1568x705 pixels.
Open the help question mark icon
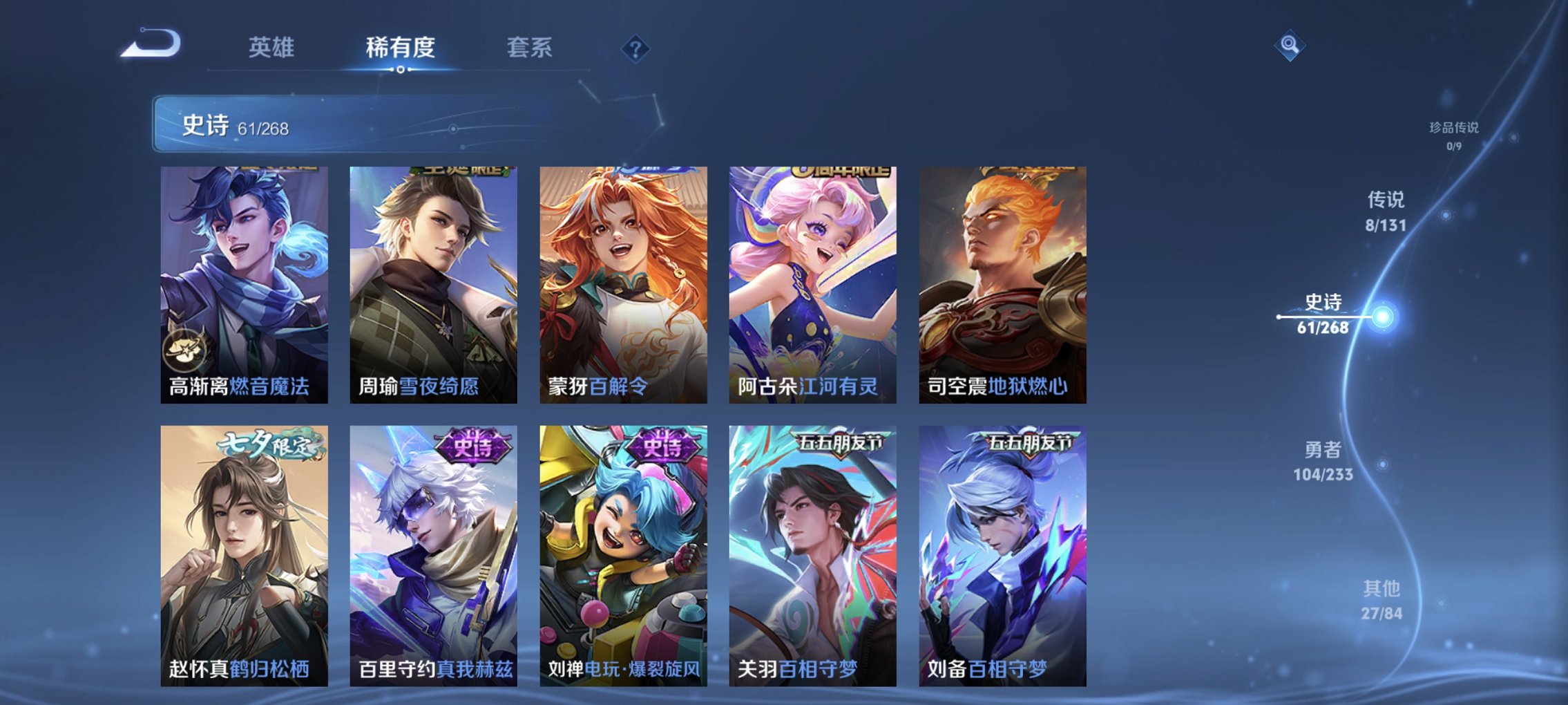click(x=636, y=50)
